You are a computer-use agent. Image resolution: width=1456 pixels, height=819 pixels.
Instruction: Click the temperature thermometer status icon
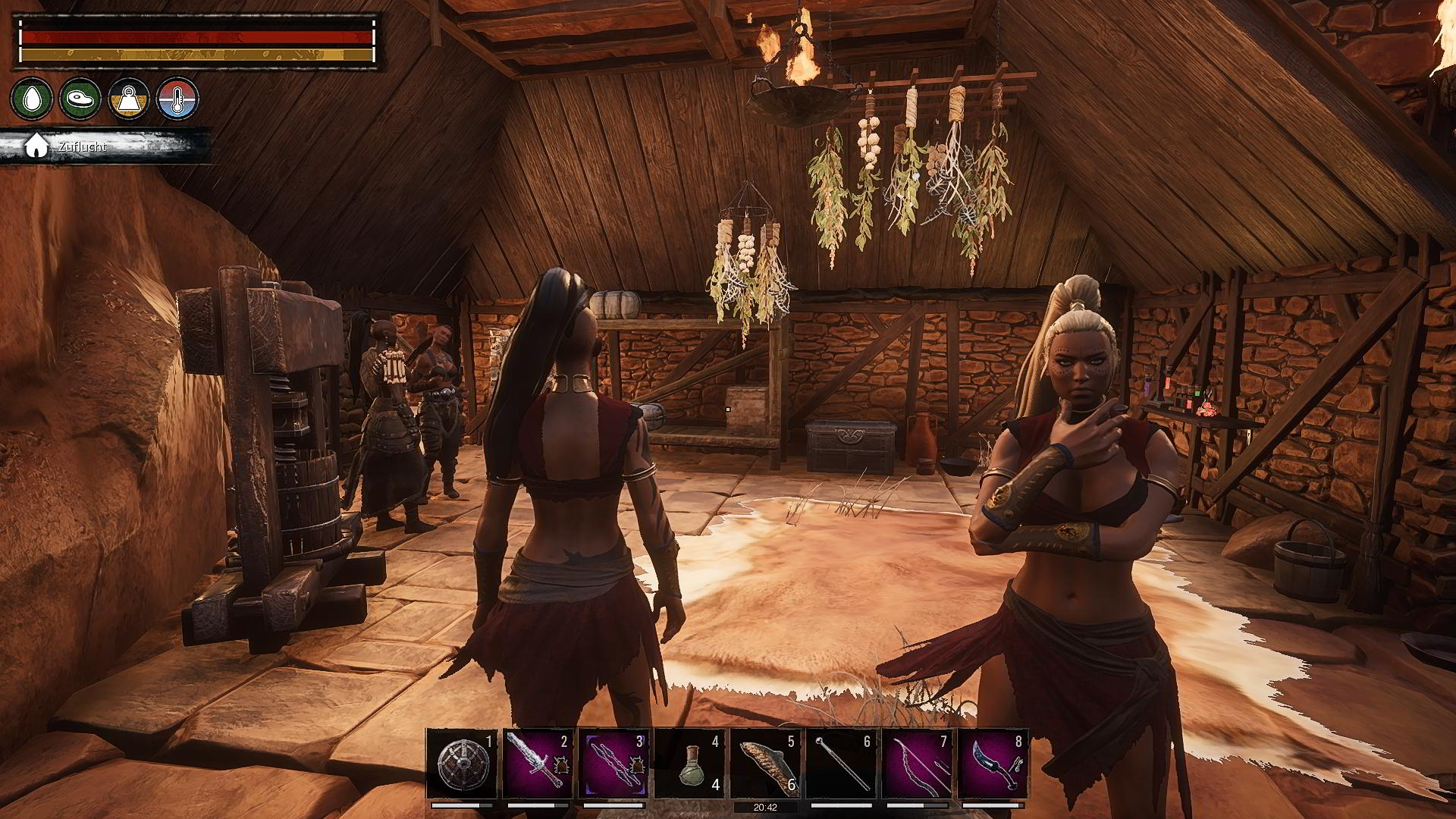click(x=177, y=99)
